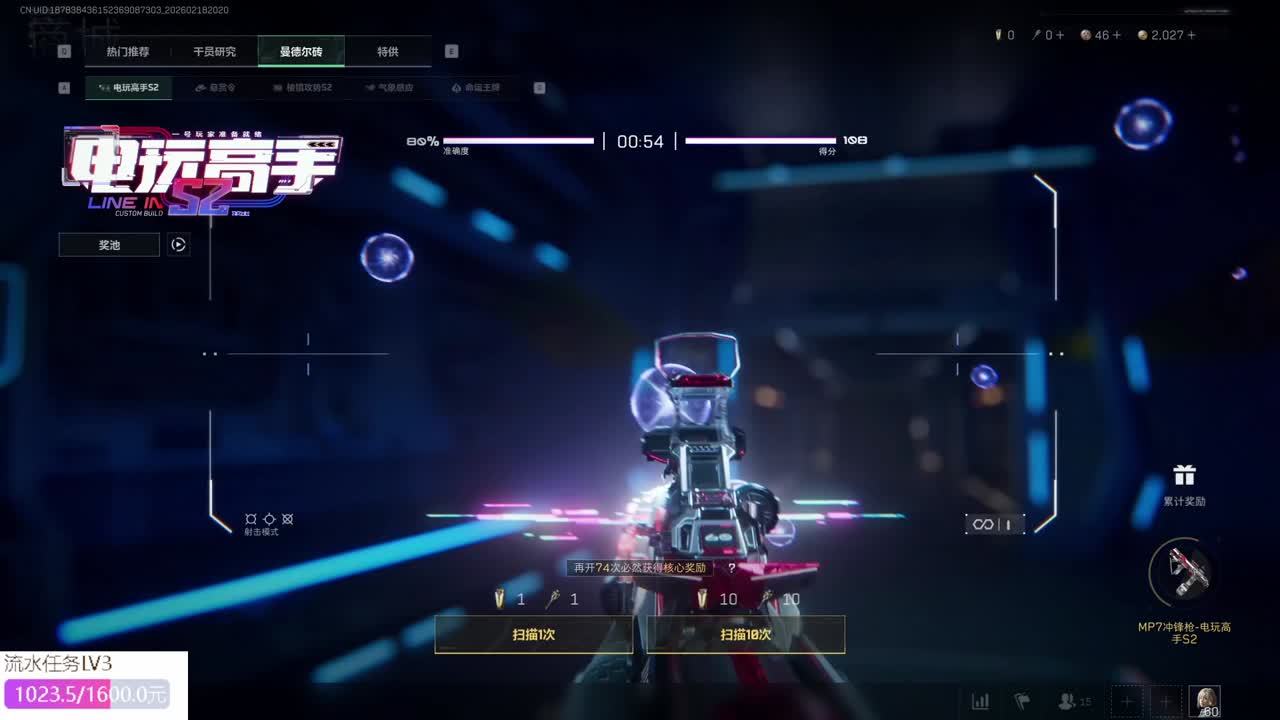Open the 累计奖励 gift box
The width and height of the screenshot is (1280, 720).
coord(1184,482)
